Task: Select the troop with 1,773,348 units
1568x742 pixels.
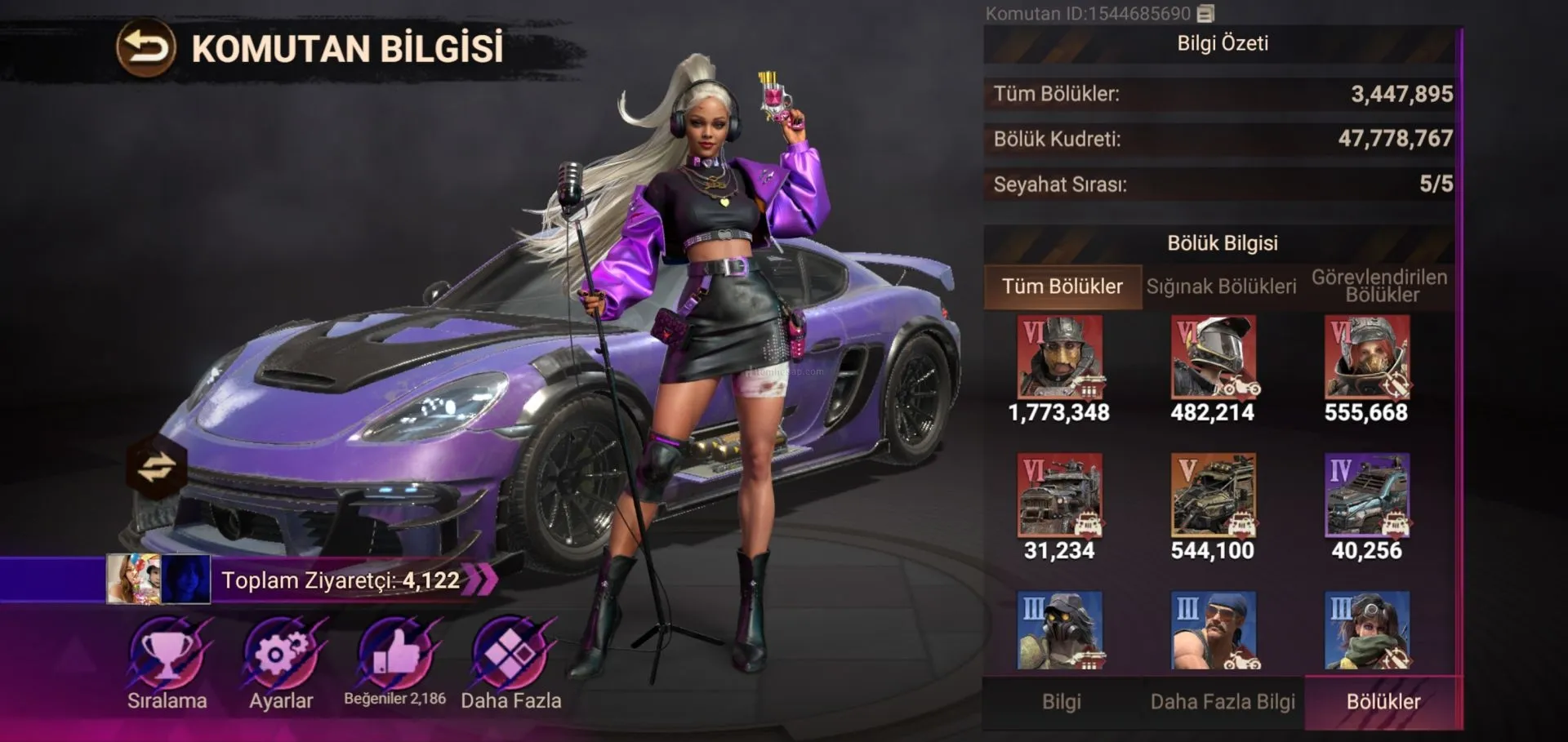Action: pos(1059,358)
